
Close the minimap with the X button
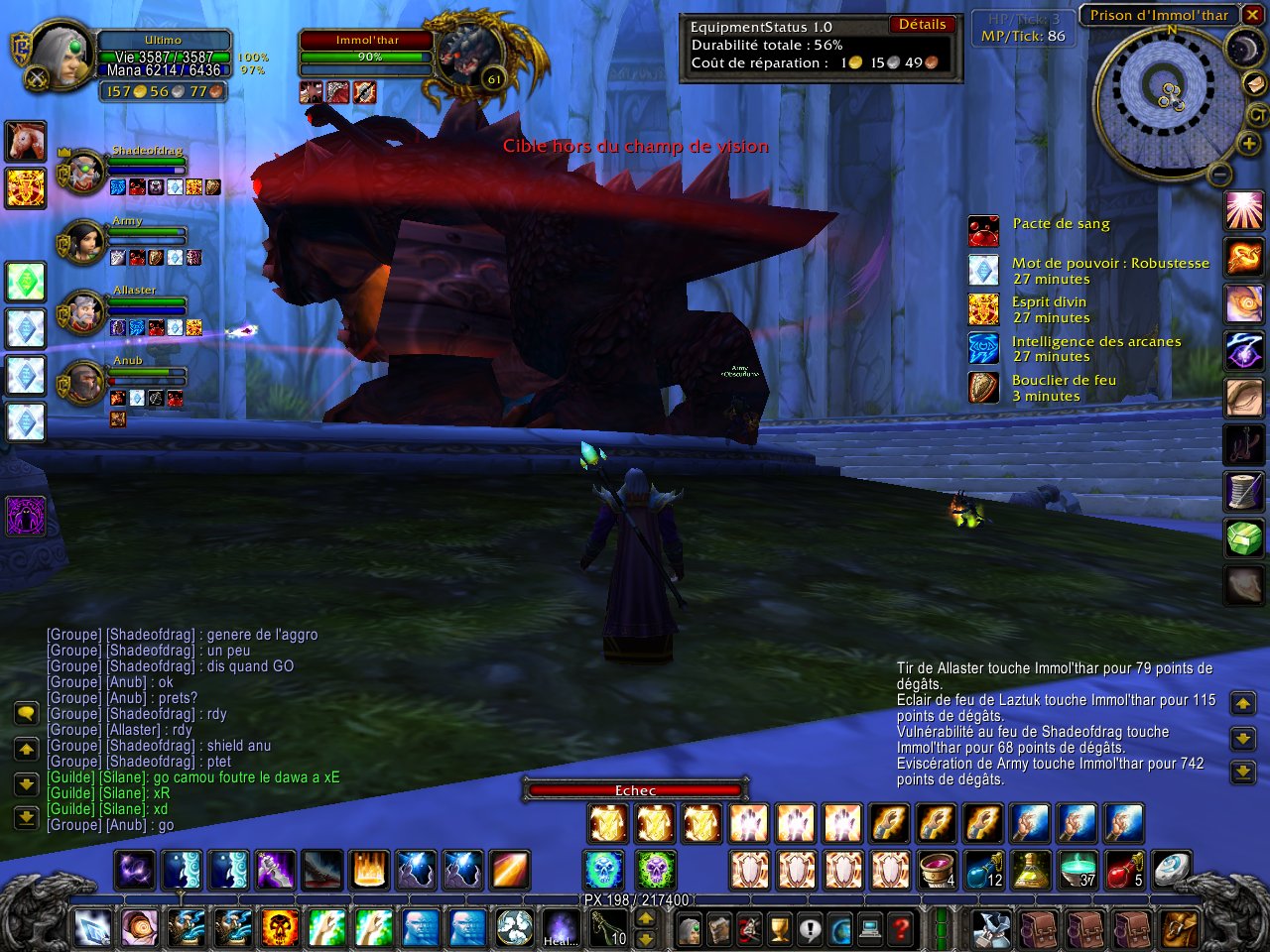click(x=1252, y=15)
